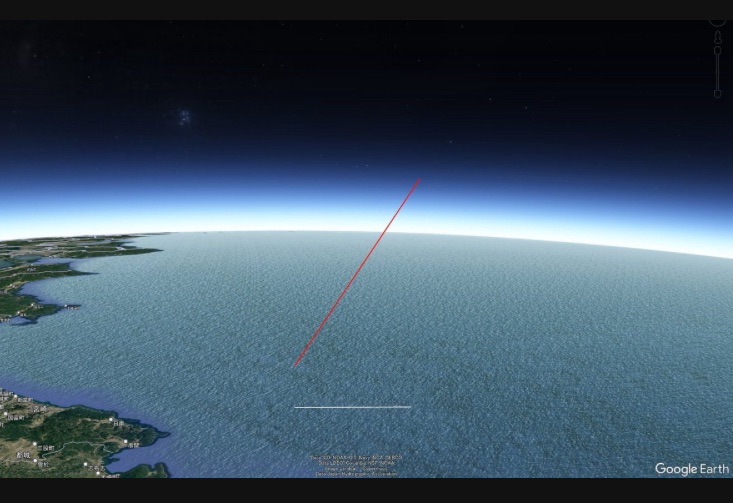Image resolution: width=733 pixels, height=503 pixels.
Task: Click the vertical zoom slider track
Action: (x=717, y=72)
